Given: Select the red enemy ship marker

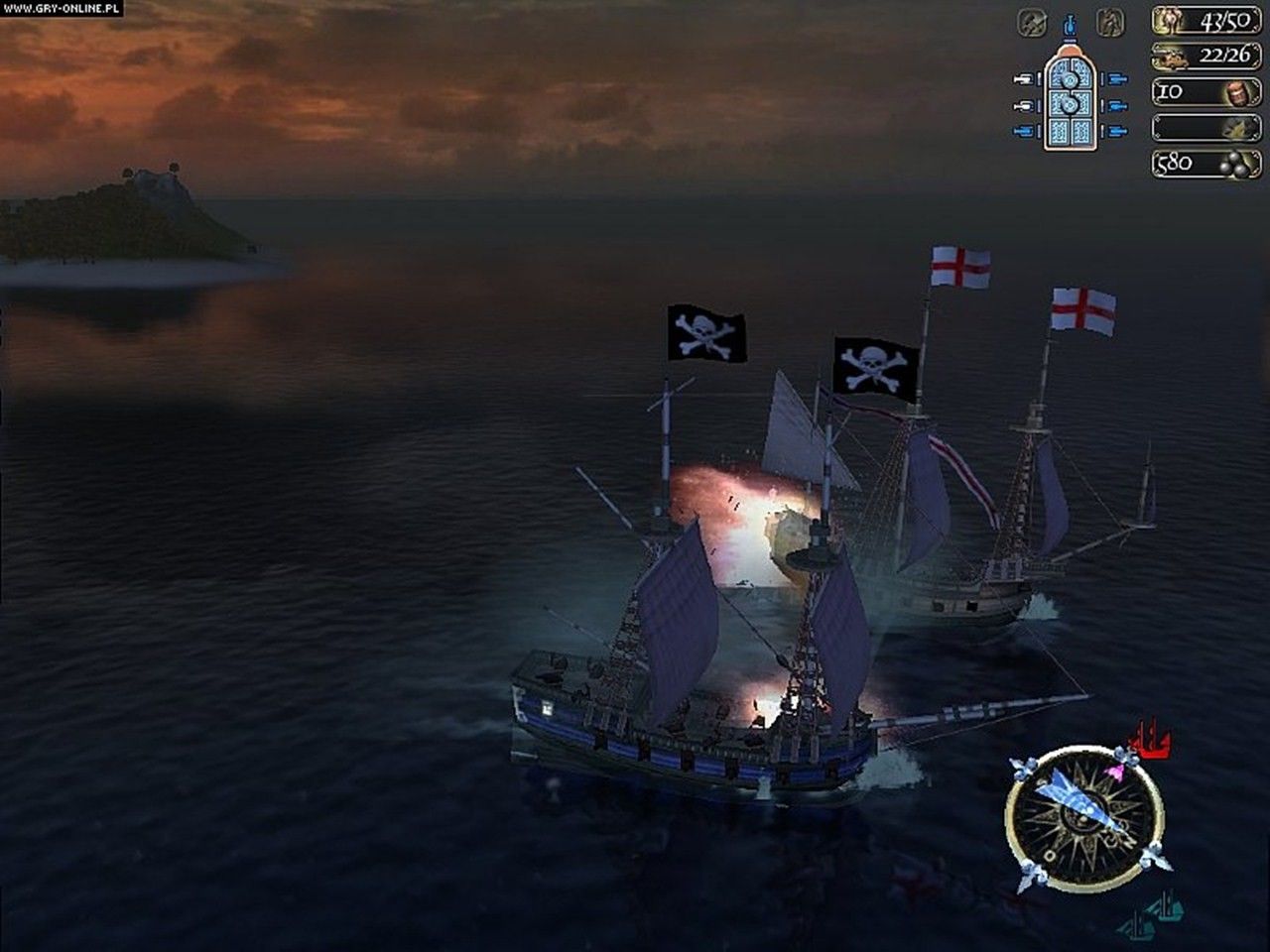Looking at the screenshot, I should tap(1150, 740).
